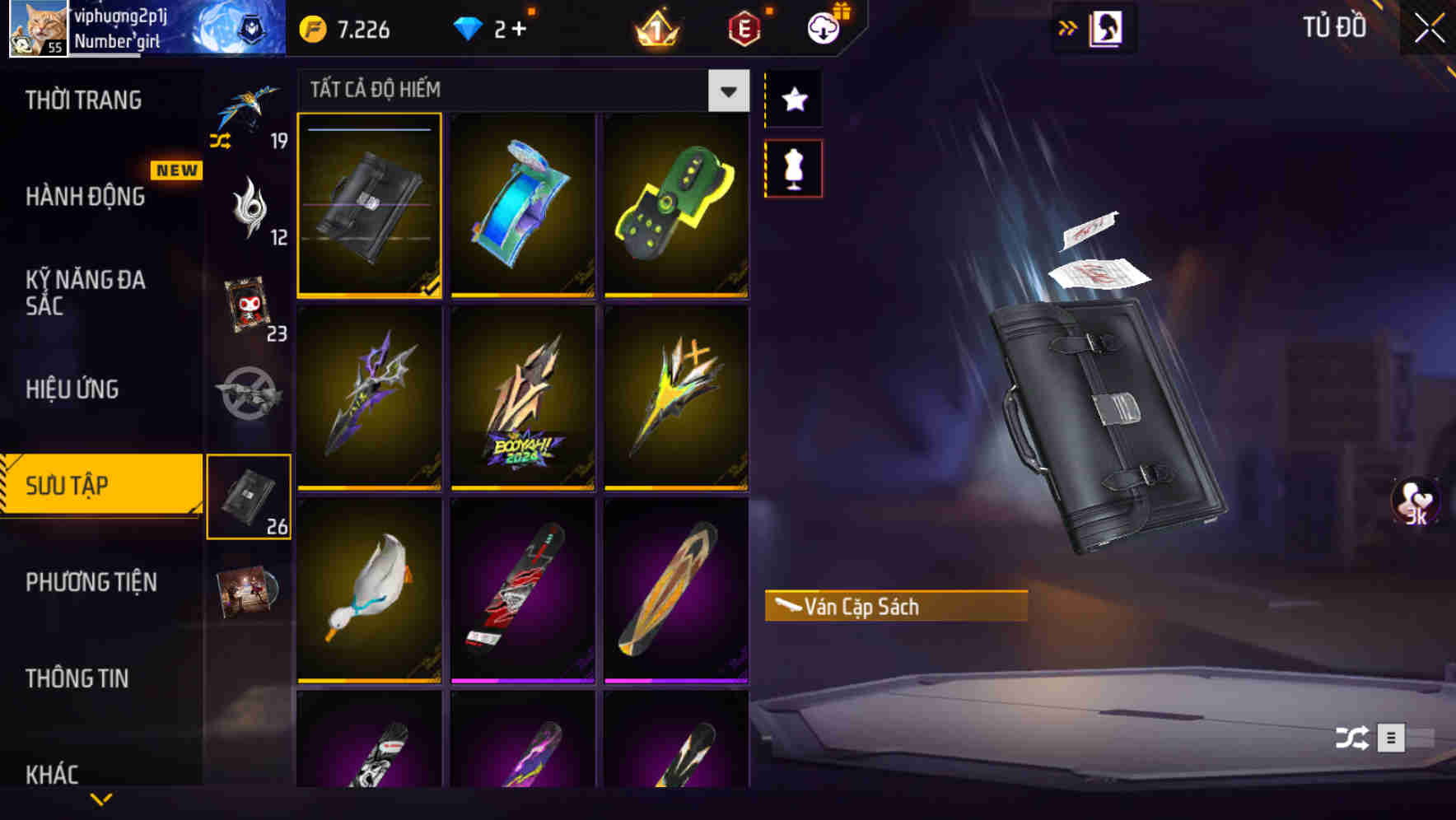
Task: Click the diamond balance showing 2+
Action: (494, 28)
